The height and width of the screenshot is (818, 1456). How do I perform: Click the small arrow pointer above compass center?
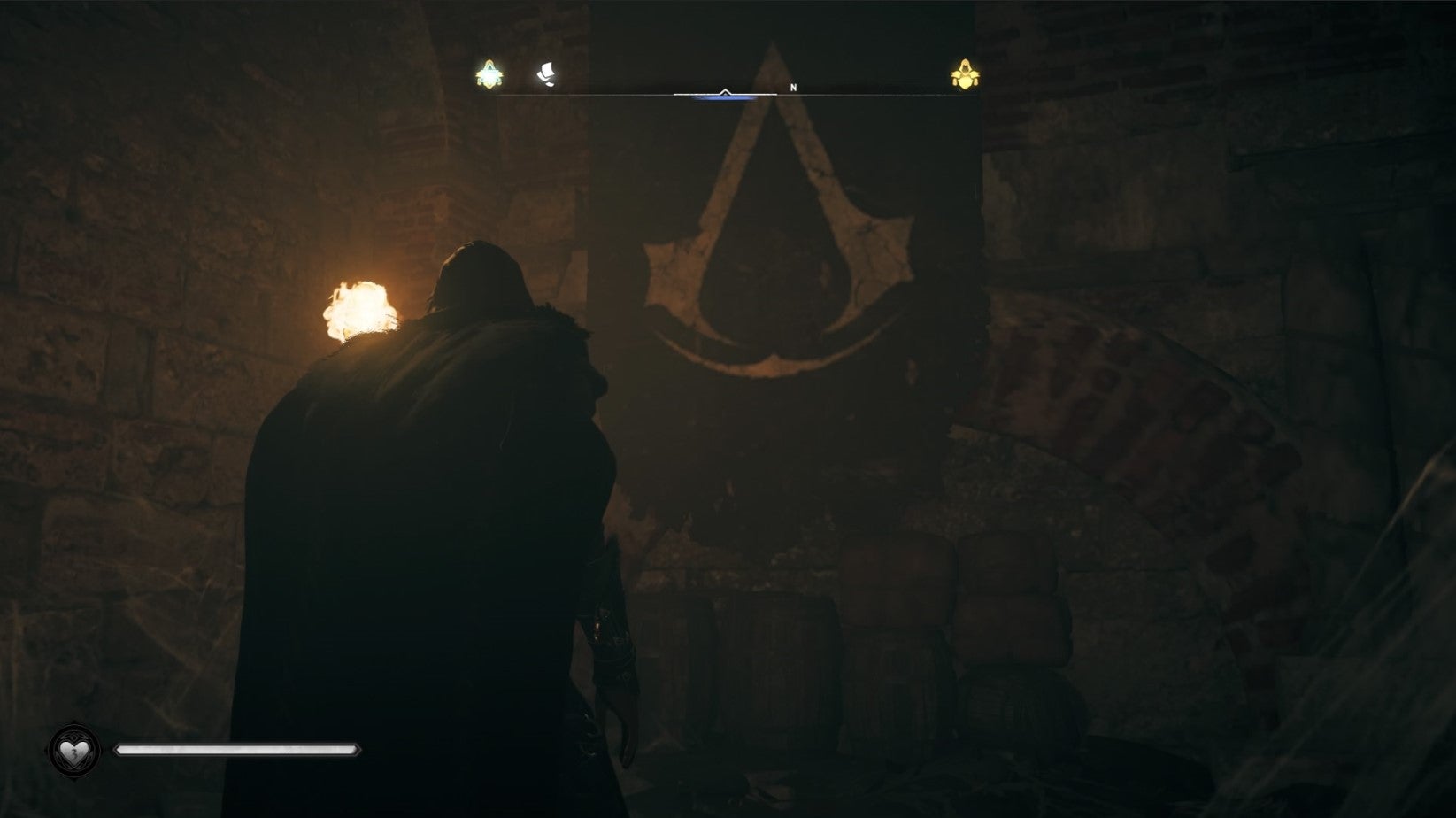[725, 91]
